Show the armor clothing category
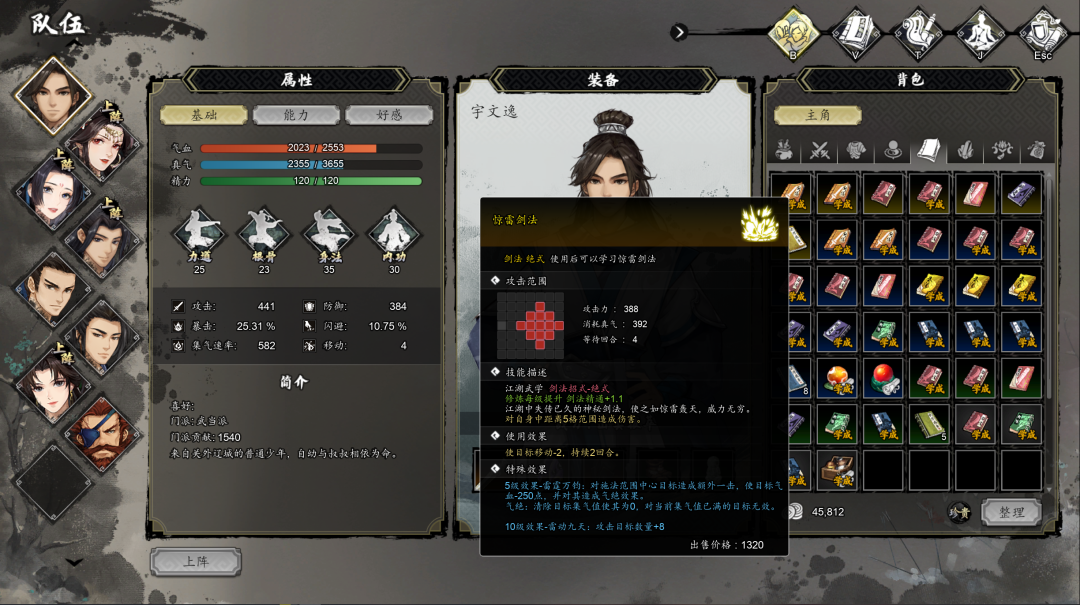 pos(856,151)
